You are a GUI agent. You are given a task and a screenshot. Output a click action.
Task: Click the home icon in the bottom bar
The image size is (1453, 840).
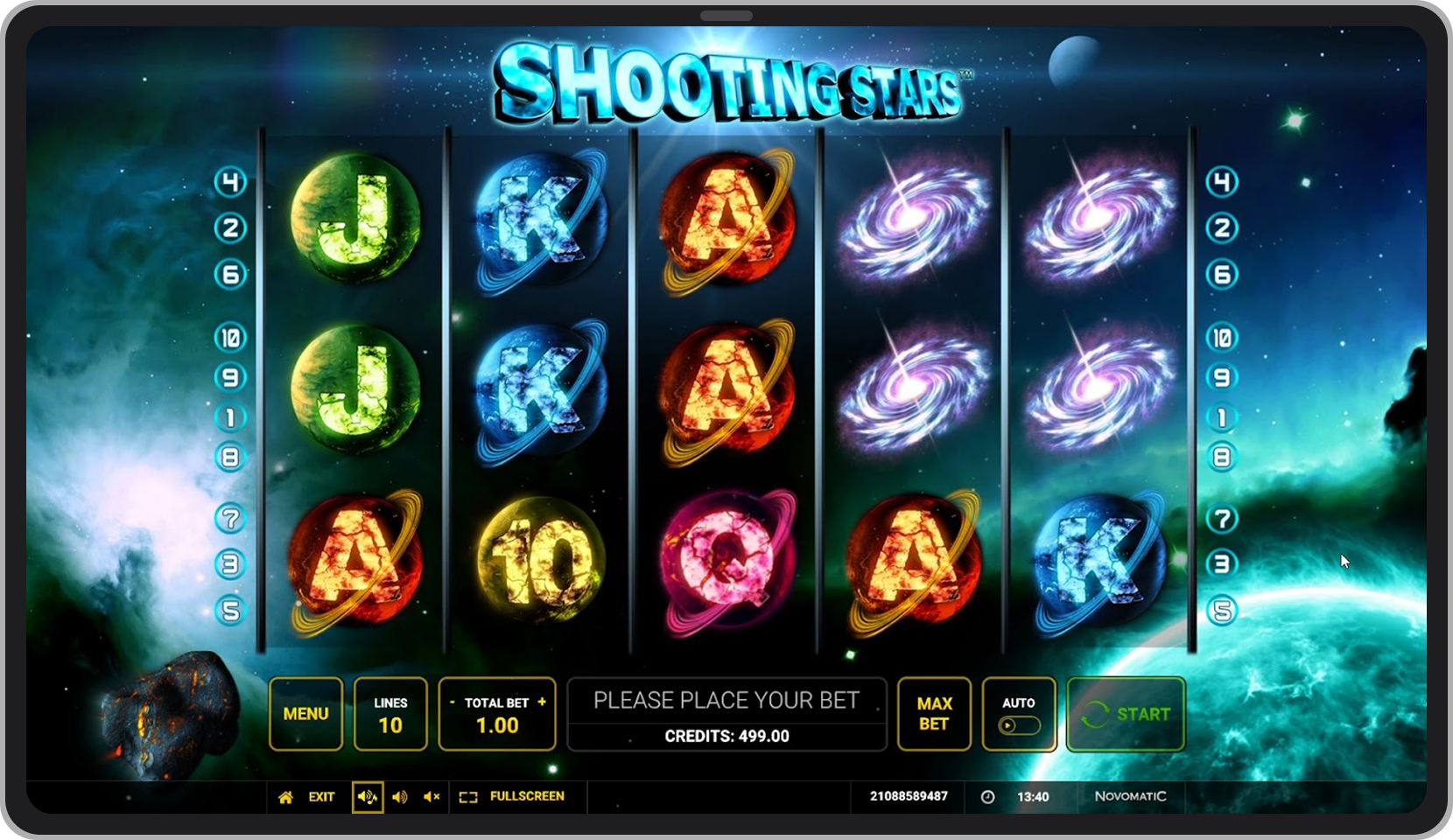pyautogui.click(x=284, y=797)
